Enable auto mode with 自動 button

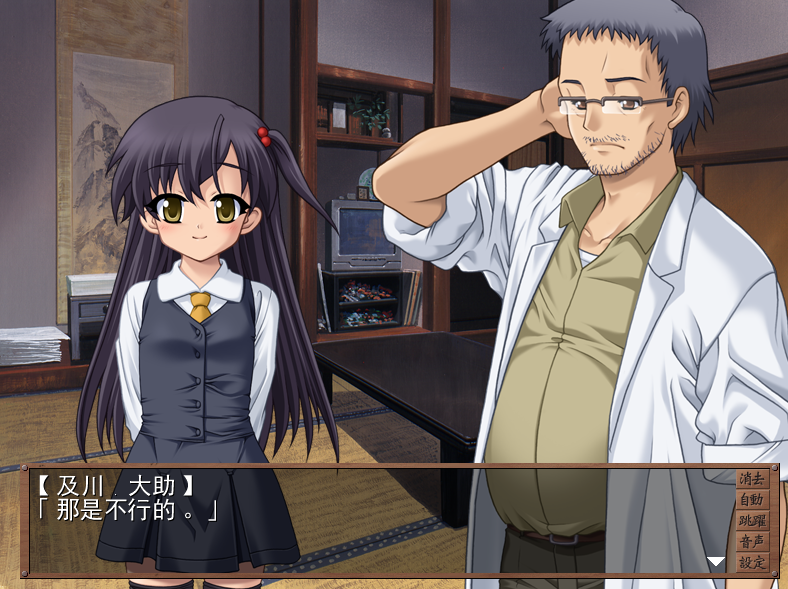click(x=751, y=500)
